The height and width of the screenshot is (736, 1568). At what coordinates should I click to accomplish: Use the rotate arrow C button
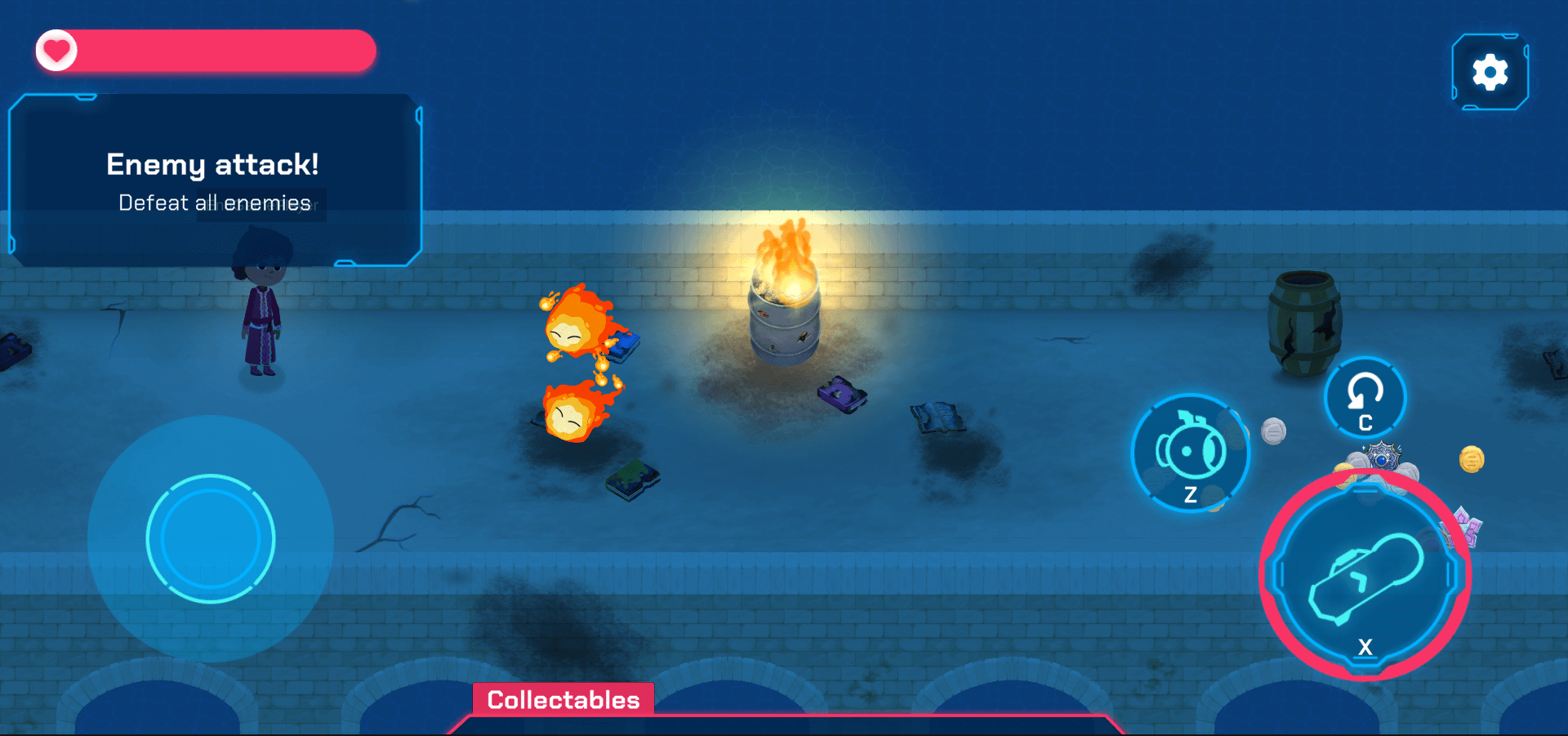[x=1364, y=399]
